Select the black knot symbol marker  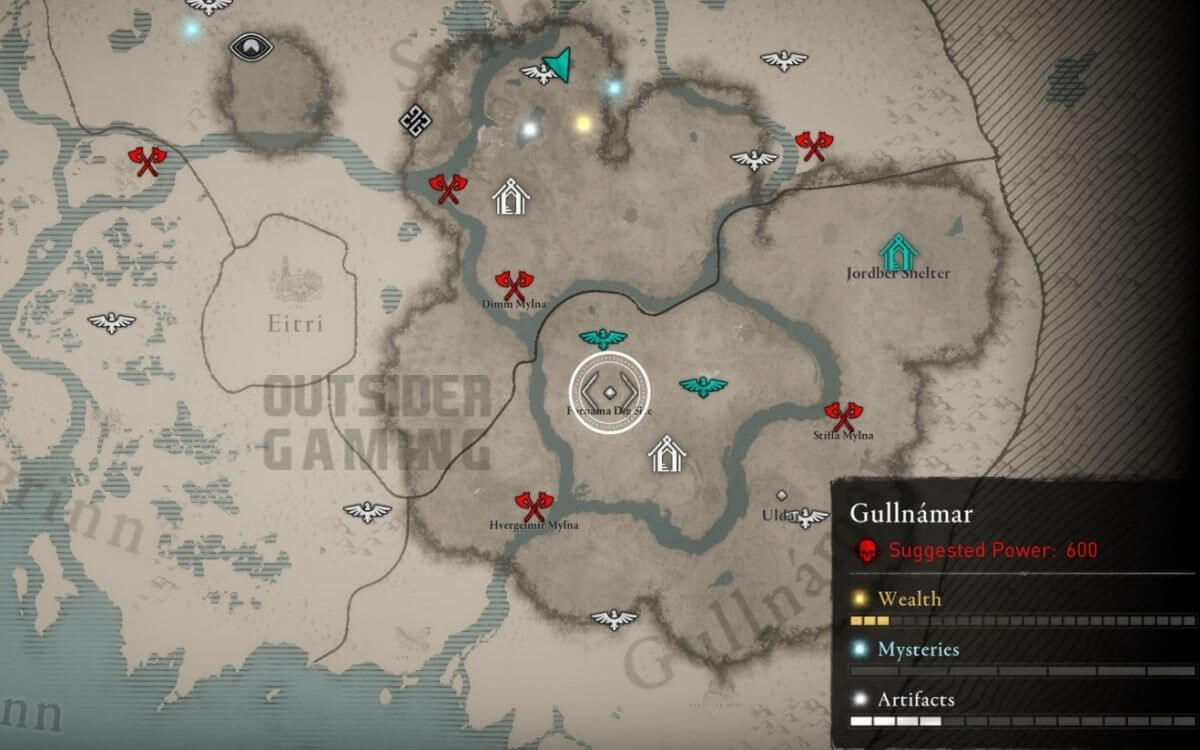coord(415,119)
